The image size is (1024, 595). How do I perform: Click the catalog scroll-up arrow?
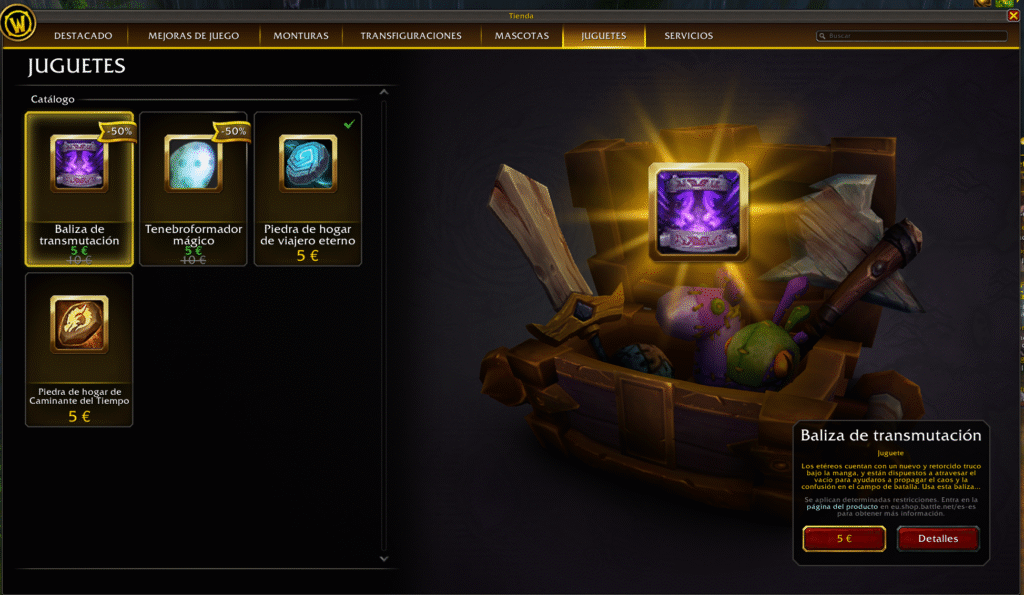click(x=383, y=94)
